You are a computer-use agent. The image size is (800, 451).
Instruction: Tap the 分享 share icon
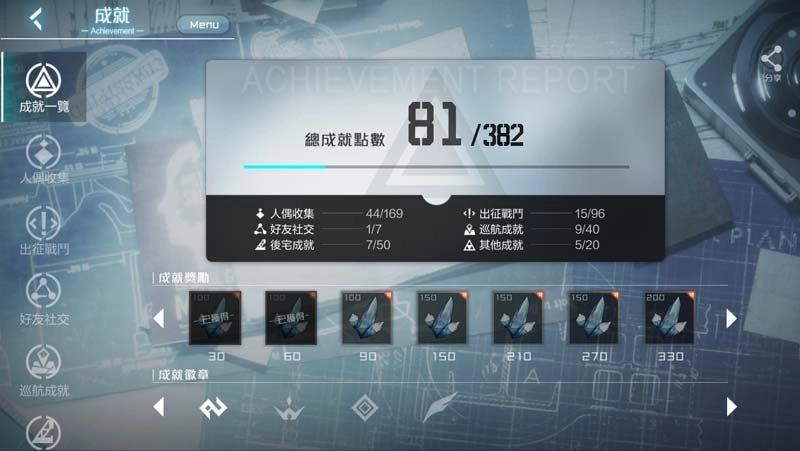772,62
